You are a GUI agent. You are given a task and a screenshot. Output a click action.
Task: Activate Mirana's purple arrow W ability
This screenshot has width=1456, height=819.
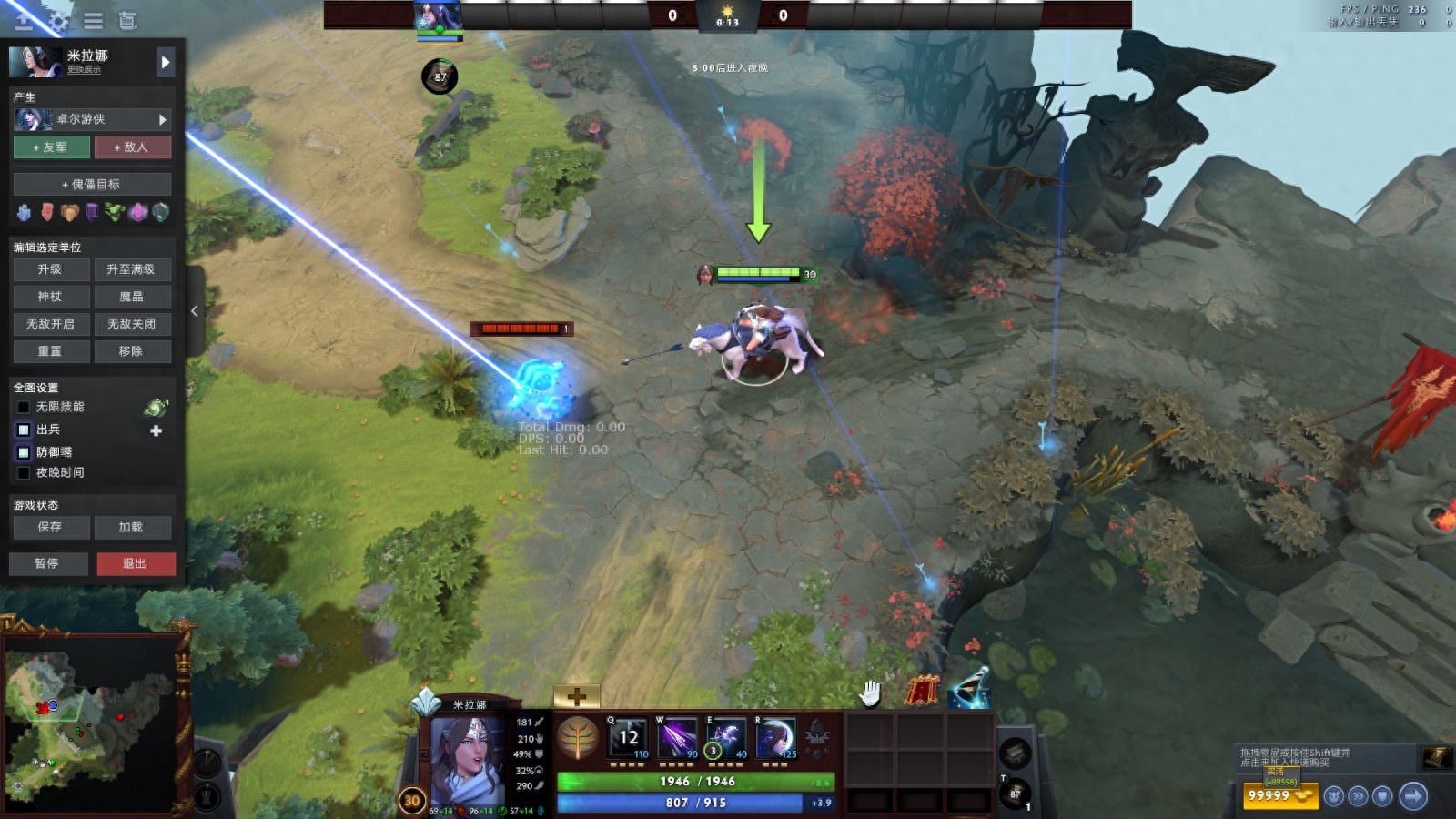click(x=677, y=738)
